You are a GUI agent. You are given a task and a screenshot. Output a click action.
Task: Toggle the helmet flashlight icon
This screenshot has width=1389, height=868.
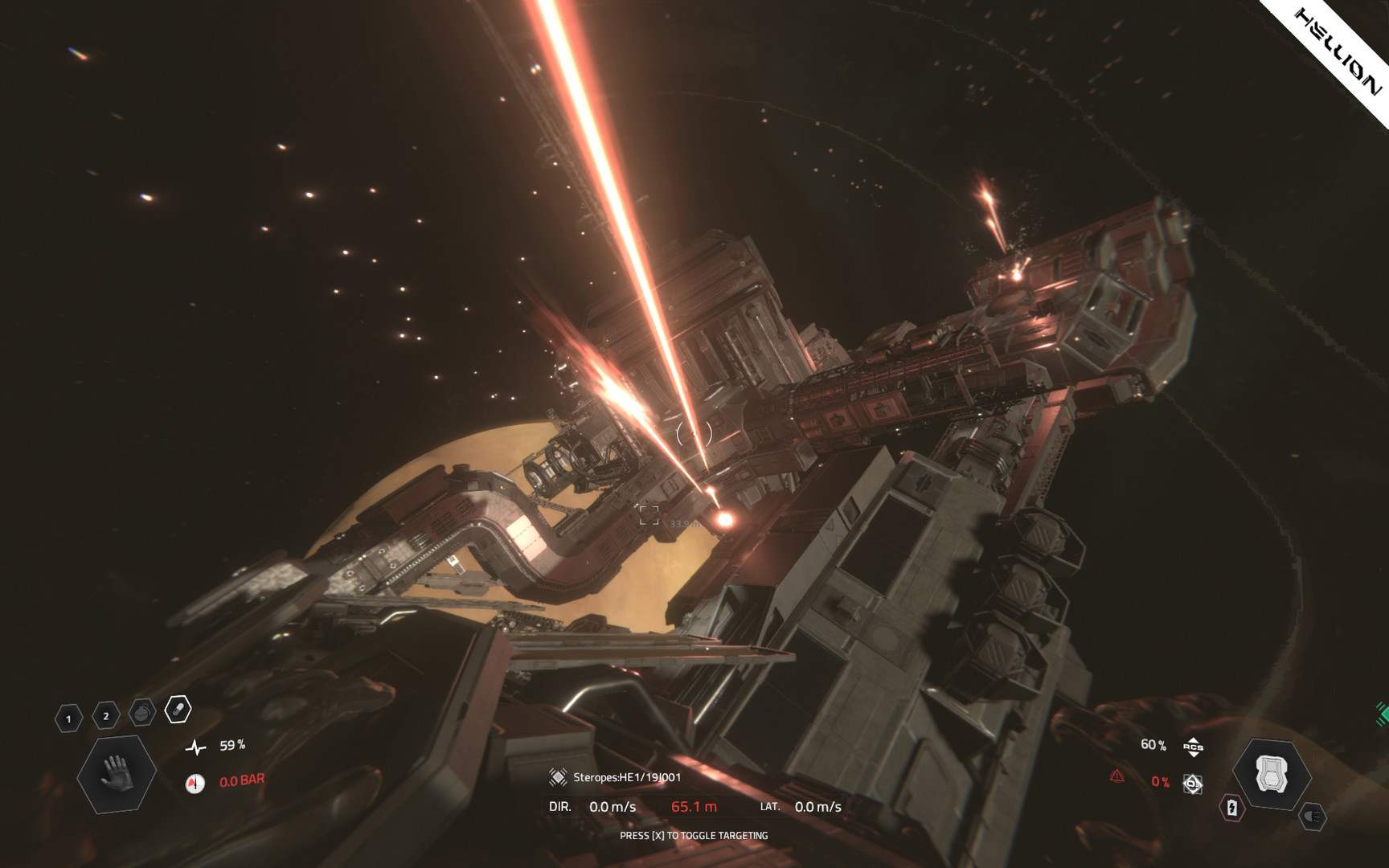(1313, 817)
